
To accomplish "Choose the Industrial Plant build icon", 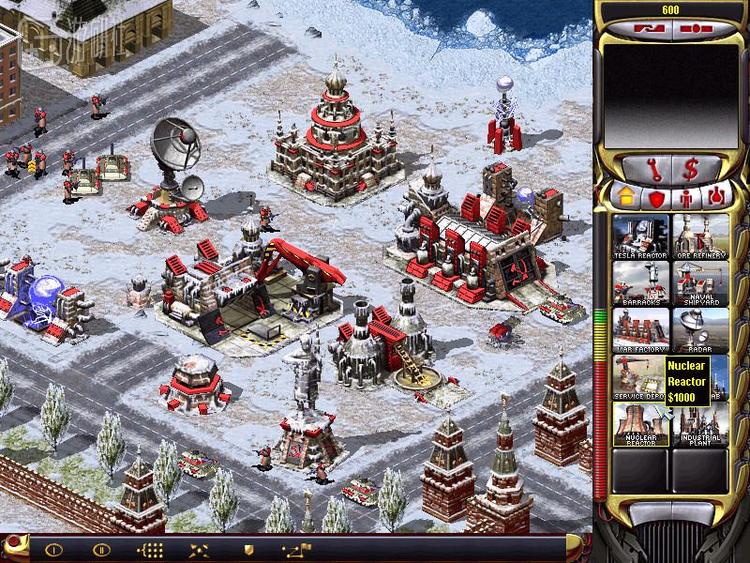I will tap(699, 425).
